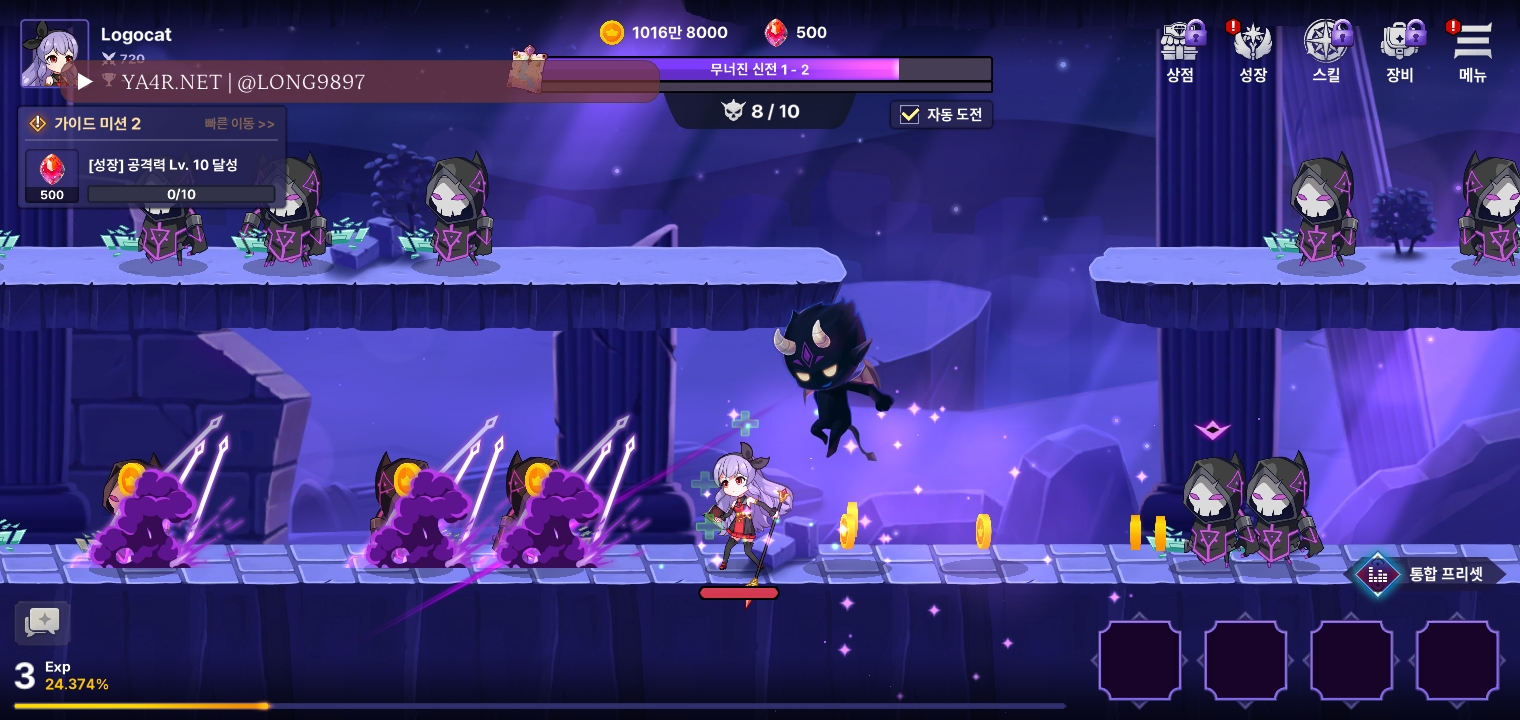This screenshot has width=1520, height=720.
Task: Open the 메뉴 hamburger menu
Action: pyautogui.click(x=1472, y=51)
